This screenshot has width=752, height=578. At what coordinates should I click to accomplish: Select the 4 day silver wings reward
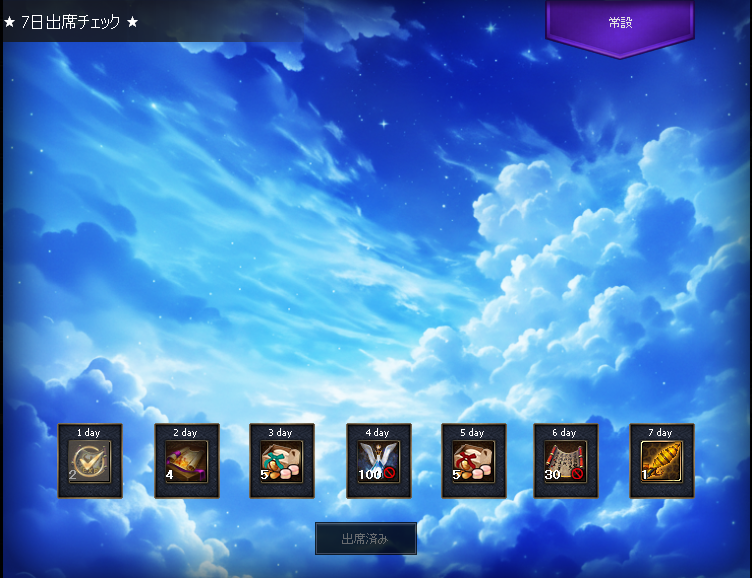379,462
